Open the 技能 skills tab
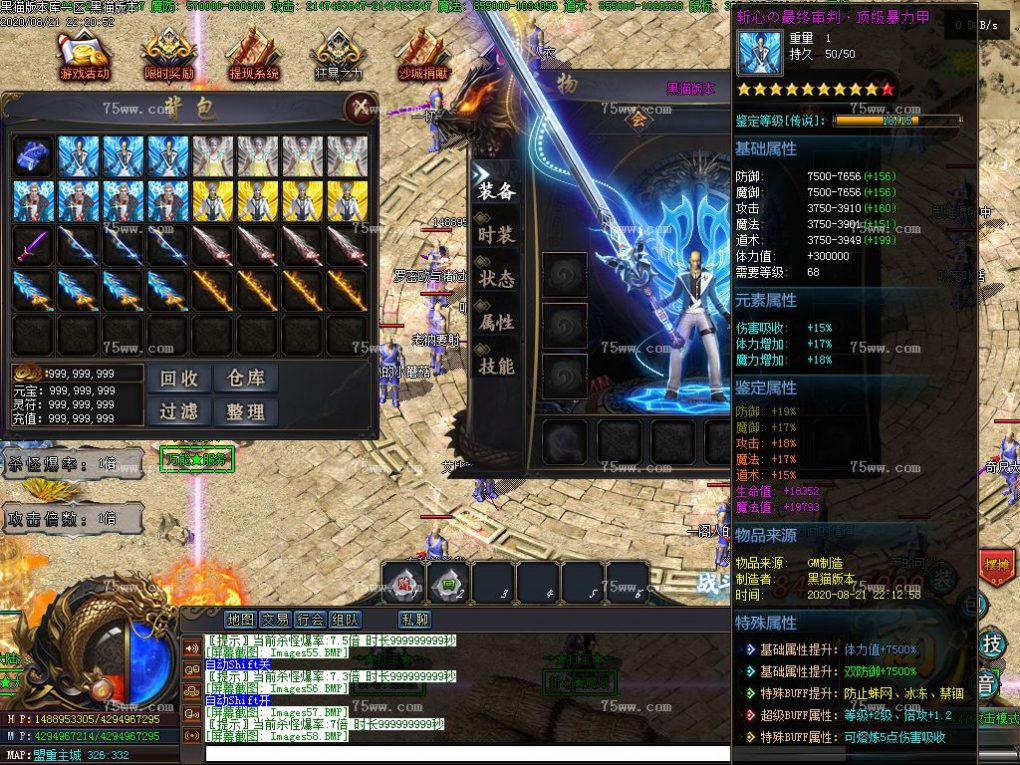 [x=496, y=366]
